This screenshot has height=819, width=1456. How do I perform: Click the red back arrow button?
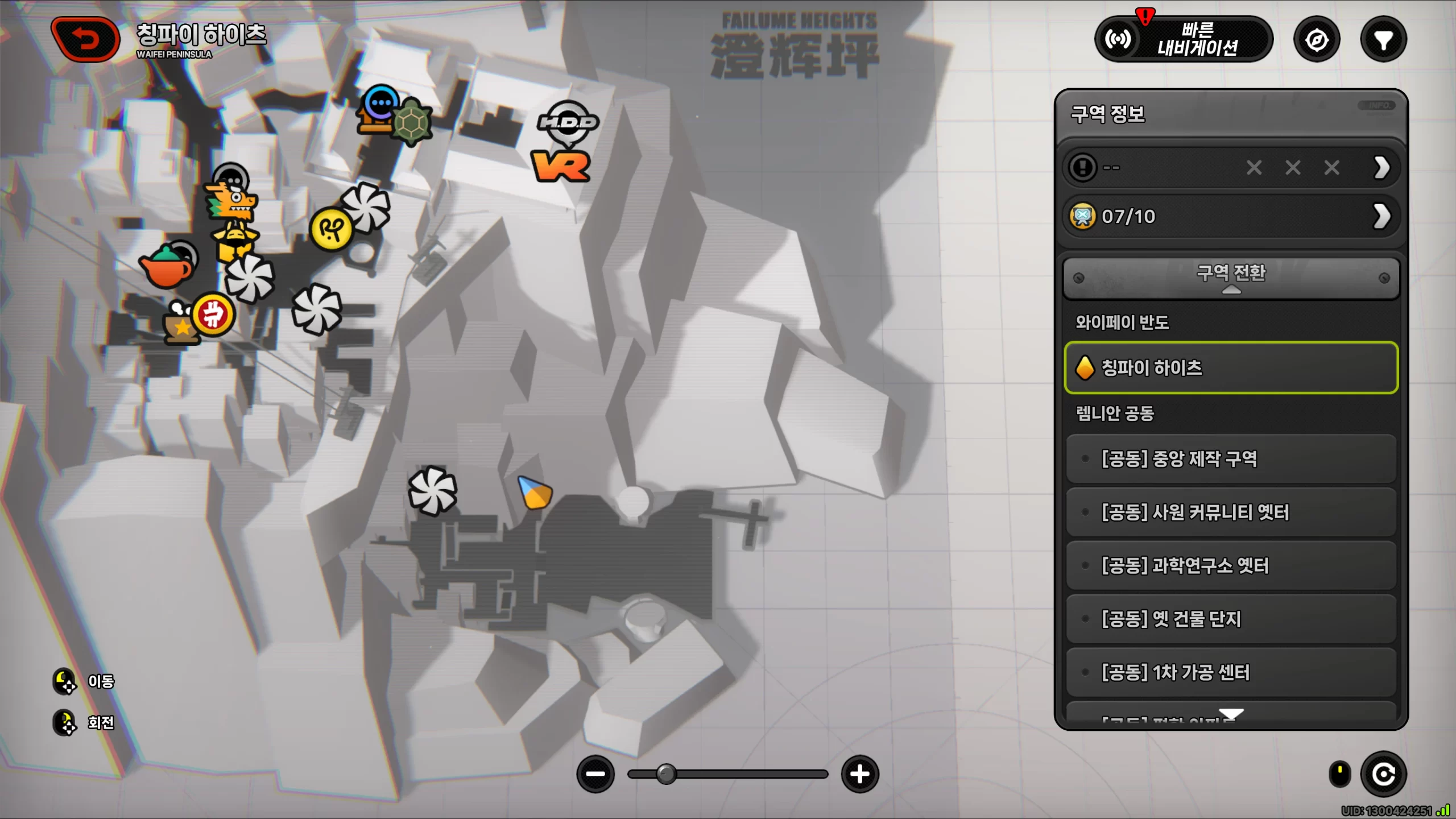(x=85, y=39)
